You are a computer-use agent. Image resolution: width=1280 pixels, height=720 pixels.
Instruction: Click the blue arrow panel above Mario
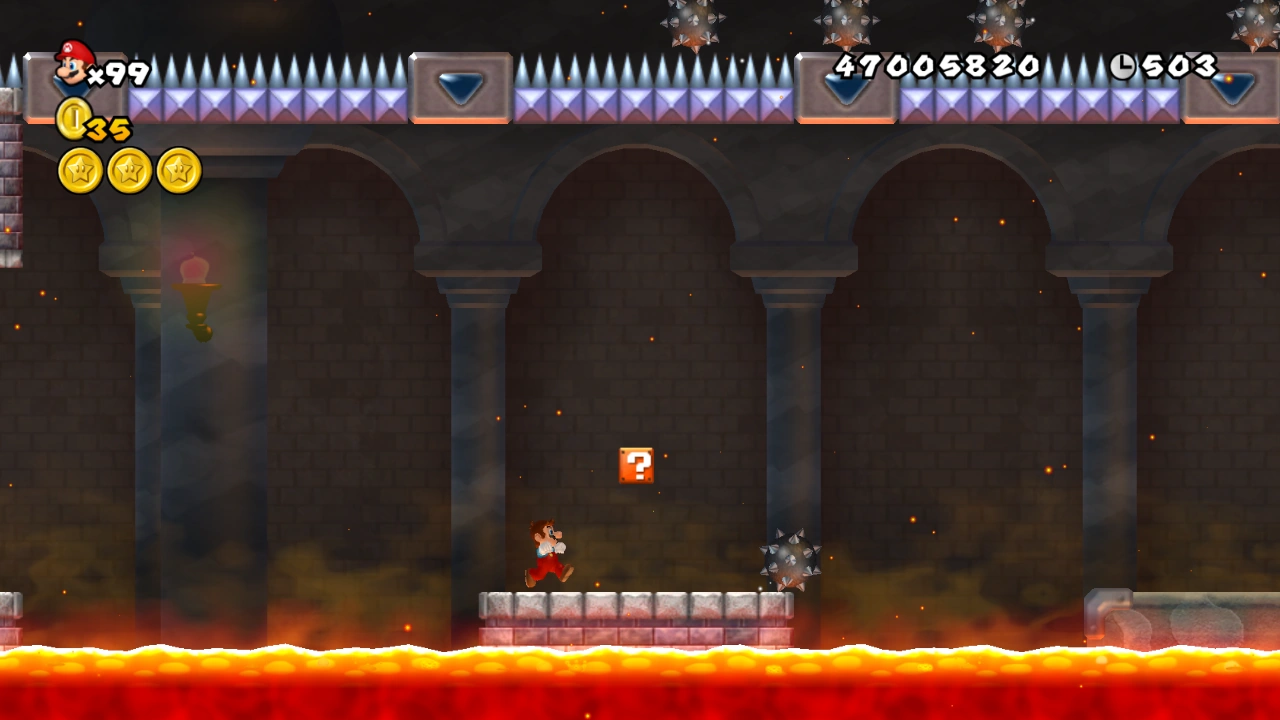458,88
